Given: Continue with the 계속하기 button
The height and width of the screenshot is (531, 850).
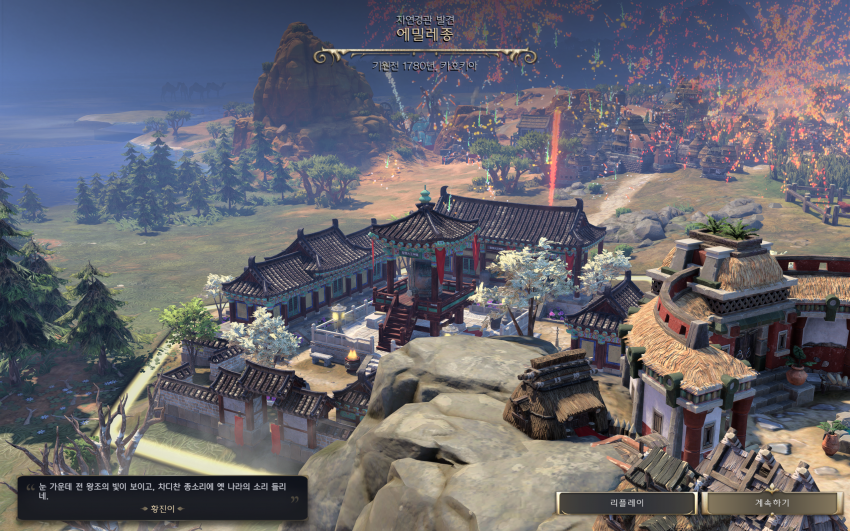Looking at the screenshot, I should (x=771, y=503).
